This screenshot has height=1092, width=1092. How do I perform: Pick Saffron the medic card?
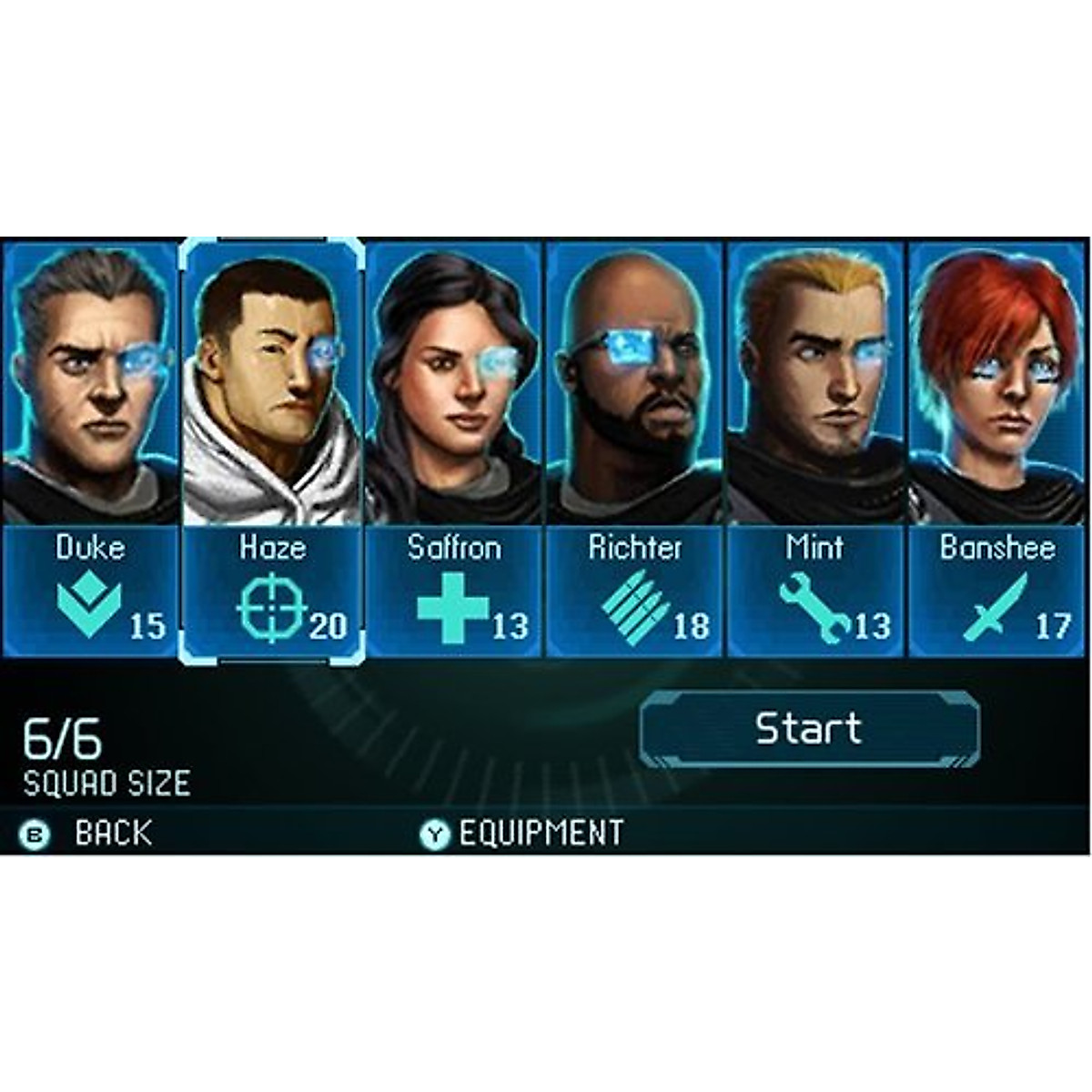point(454,448)
